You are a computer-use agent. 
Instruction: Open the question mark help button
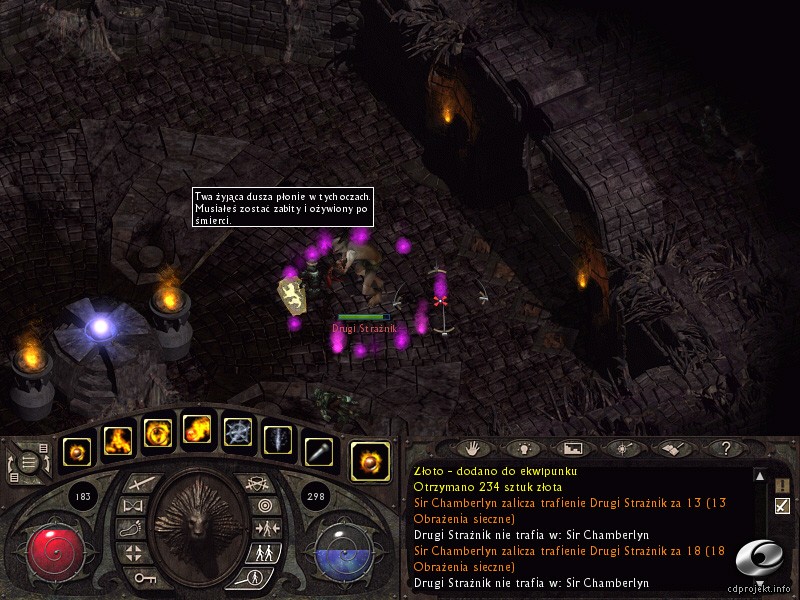[726, 449]
